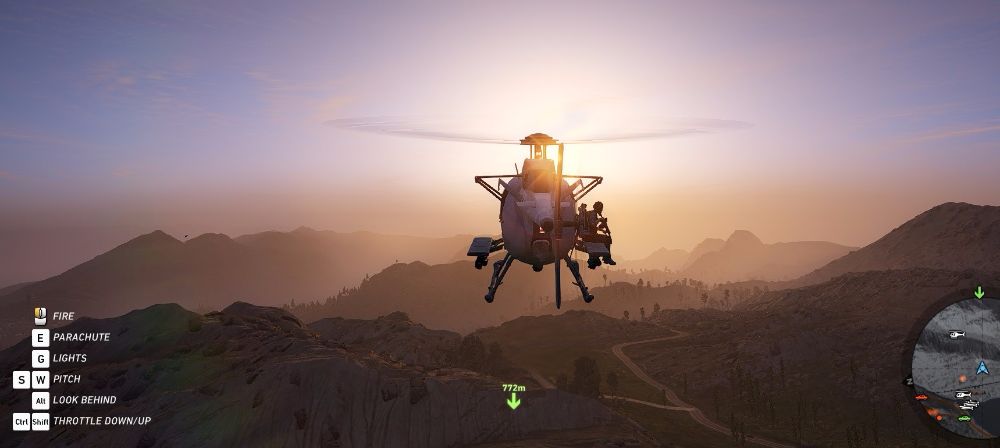The height and width of the screenshot is (448, 1000).
Task: Select the green car marker on minimap
Action: point(964,417)
